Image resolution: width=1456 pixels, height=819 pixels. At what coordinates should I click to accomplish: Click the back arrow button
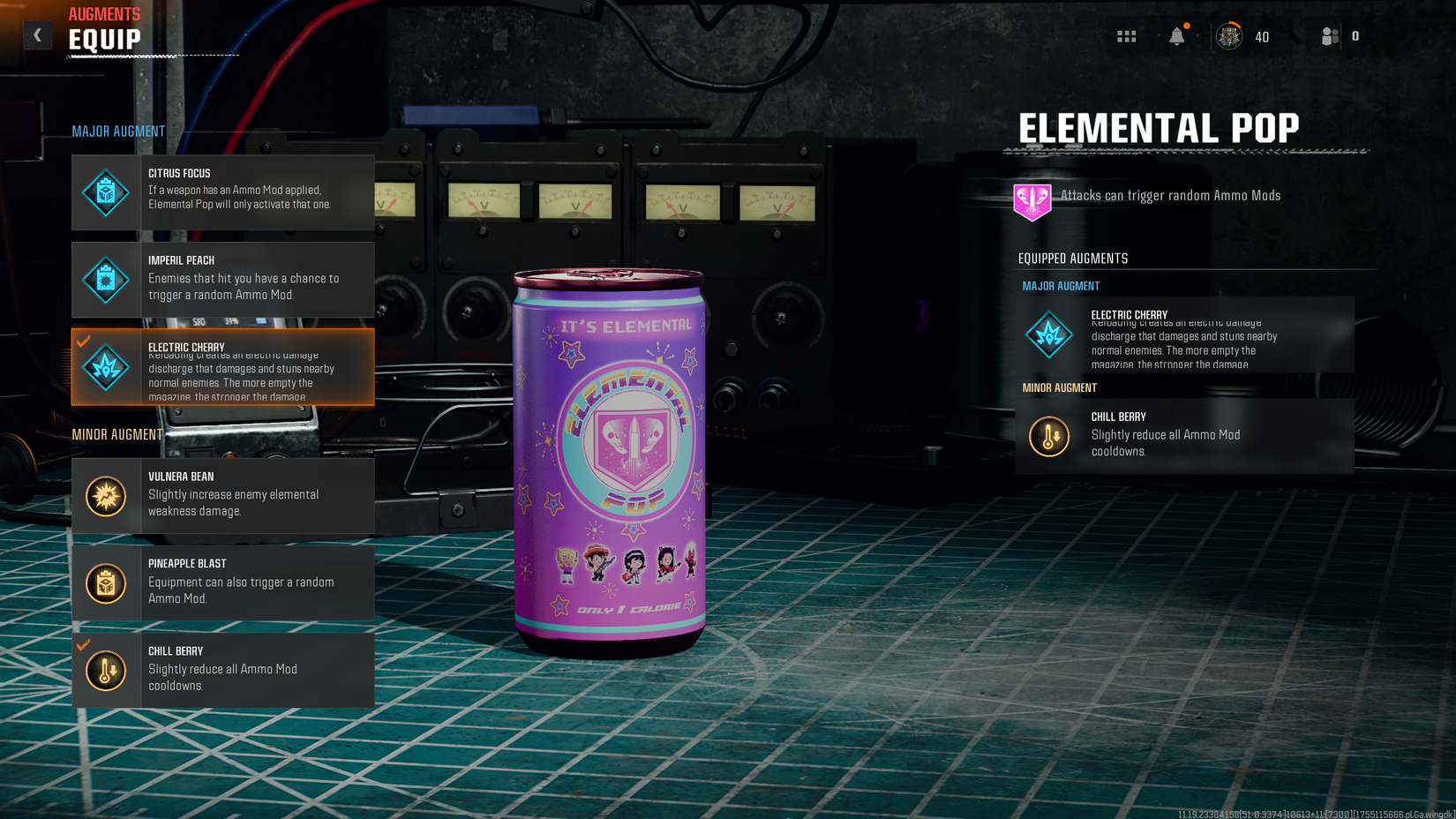(37, 34)
